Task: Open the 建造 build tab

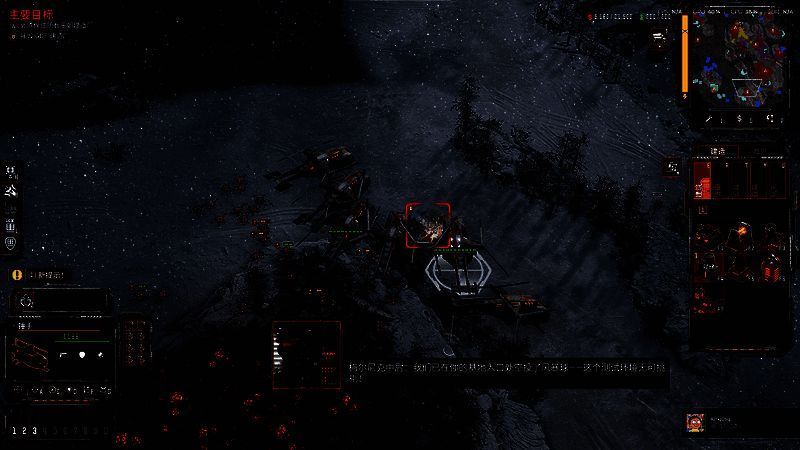Action: (717, 151)
